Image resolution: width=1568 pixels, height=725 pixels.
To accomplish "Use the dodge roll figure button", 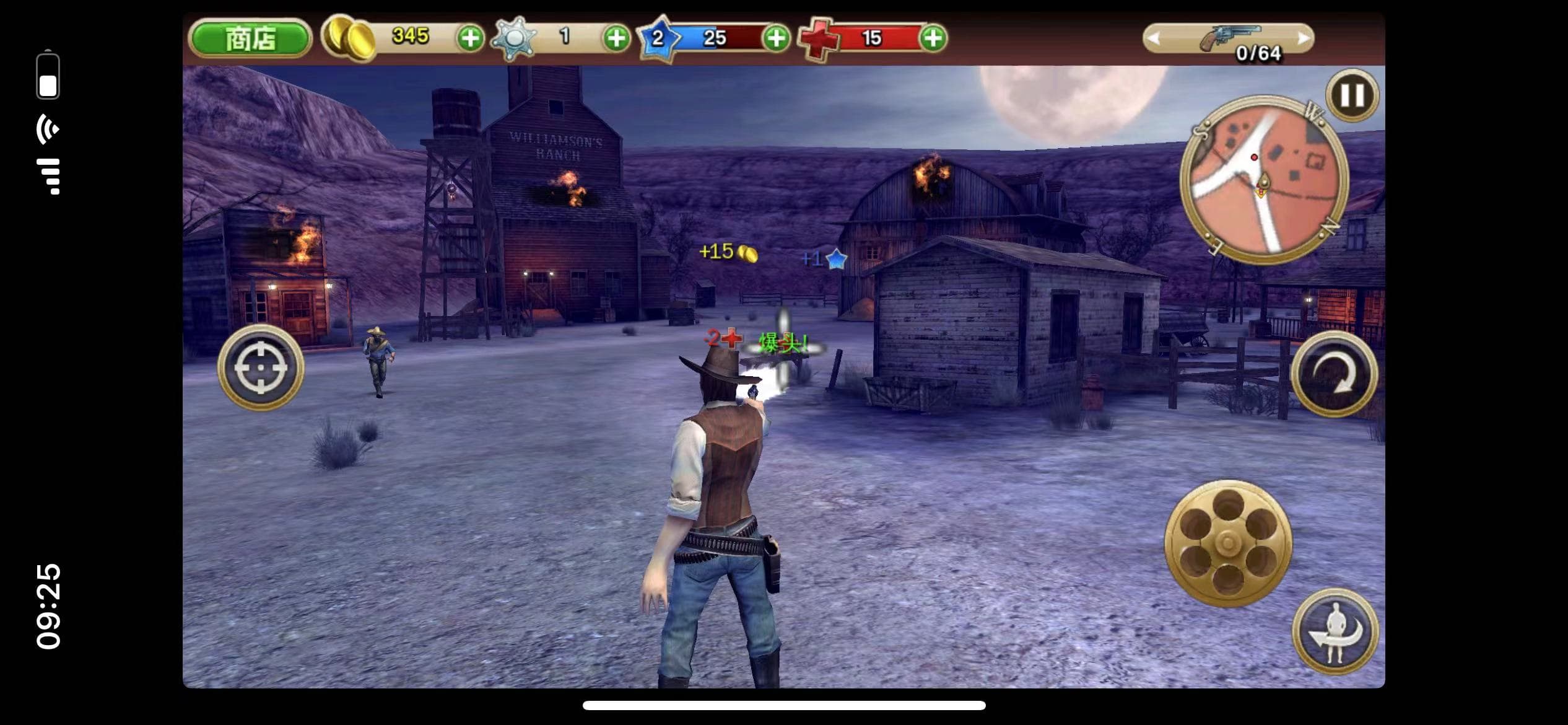I will 1335,631.
